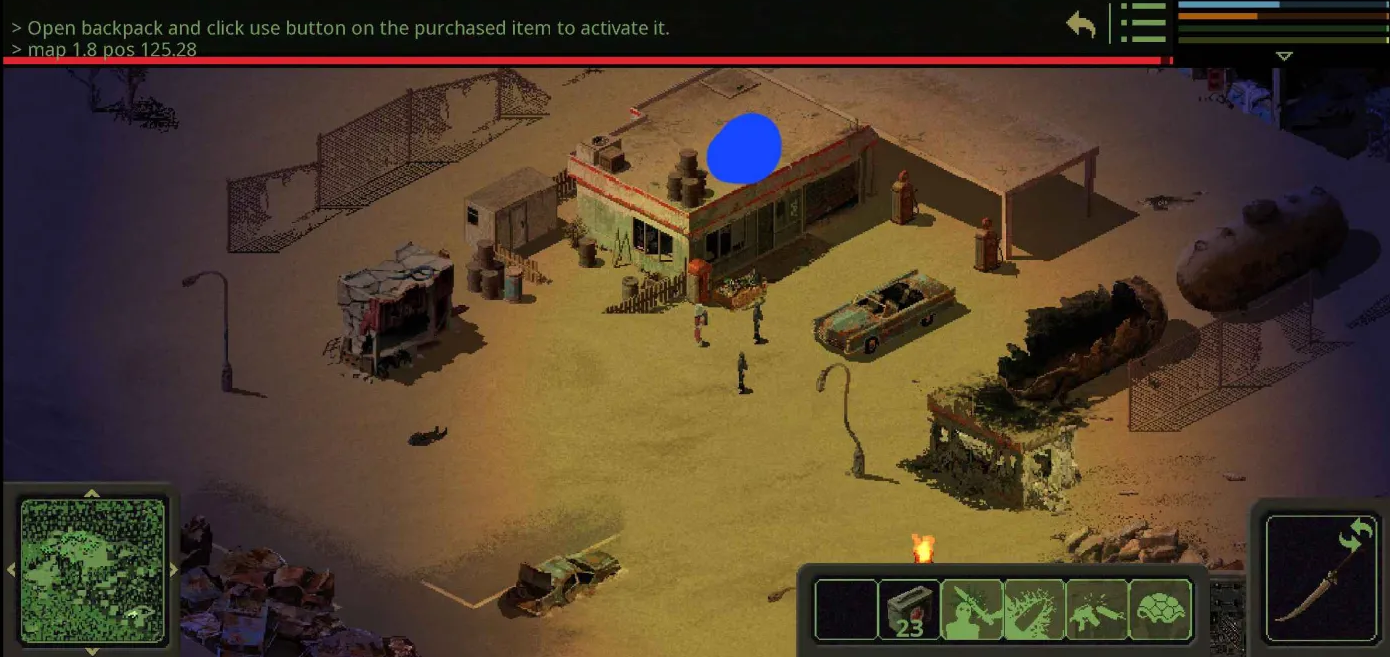Click the minimap's left arrow

[11, 570]
